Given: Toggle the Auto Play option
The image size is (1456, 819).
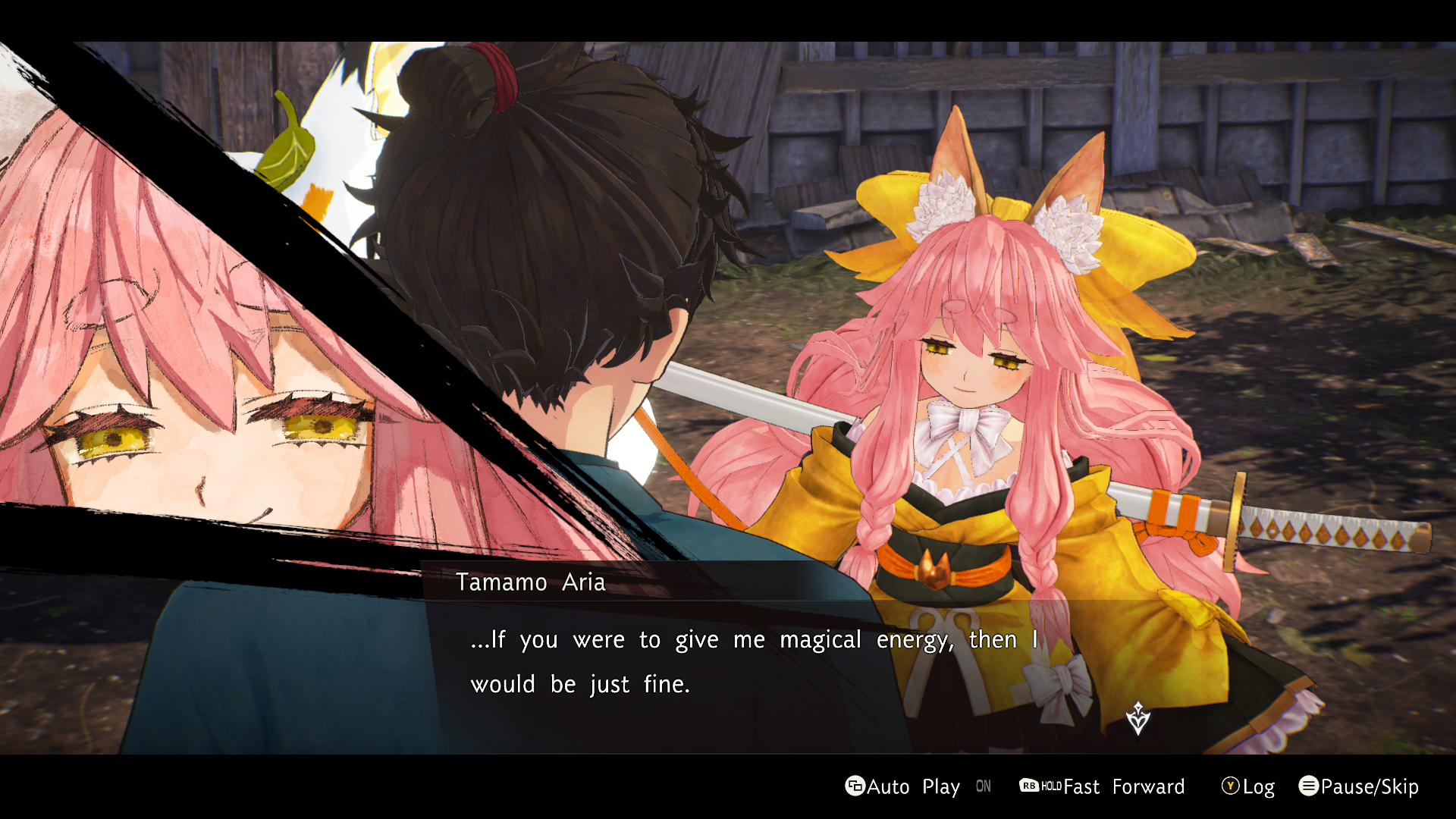Looking at the screenshot, I should click(902, 786).
